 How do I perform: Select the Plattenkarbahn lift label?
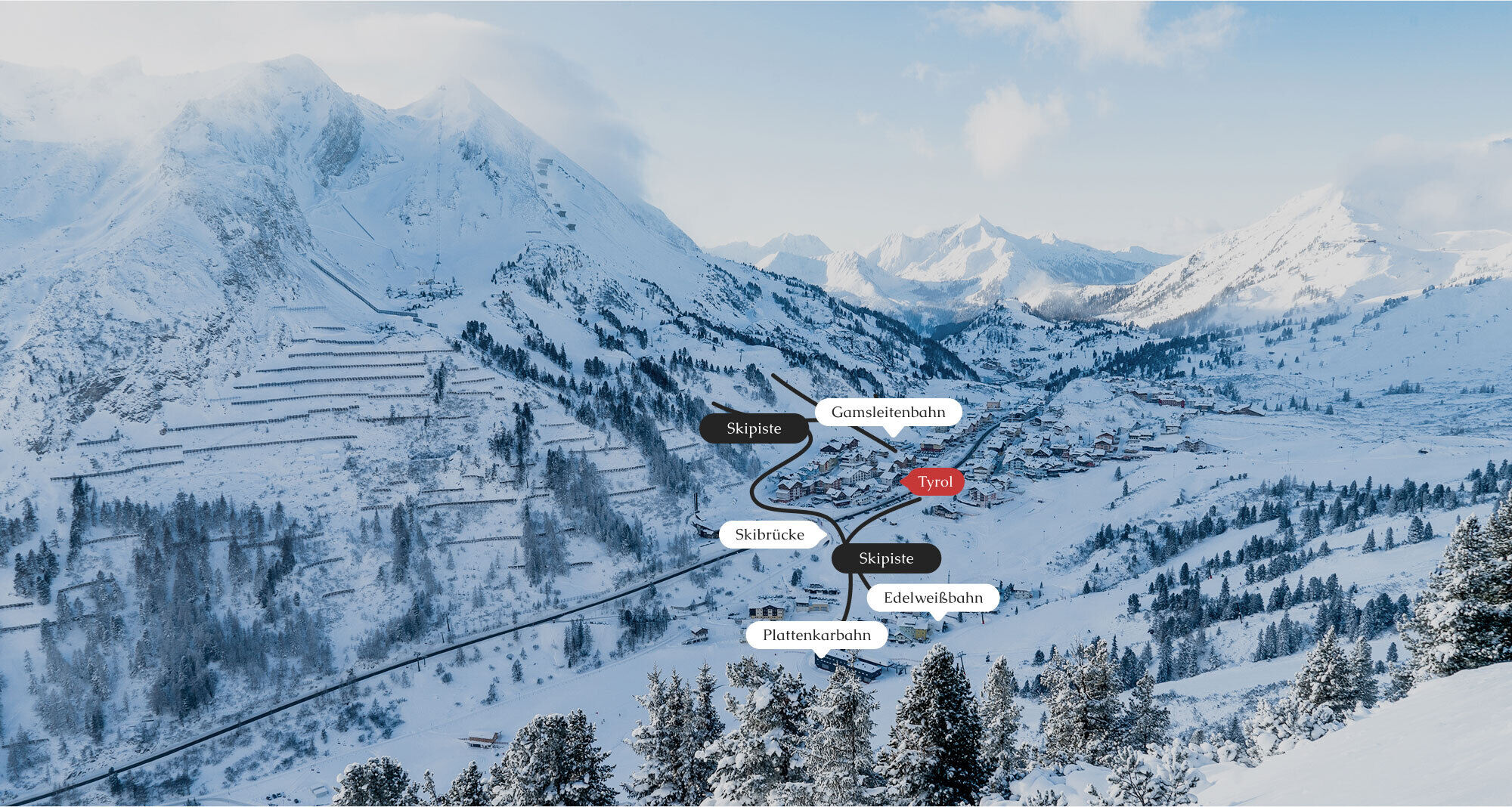point(816,635)
